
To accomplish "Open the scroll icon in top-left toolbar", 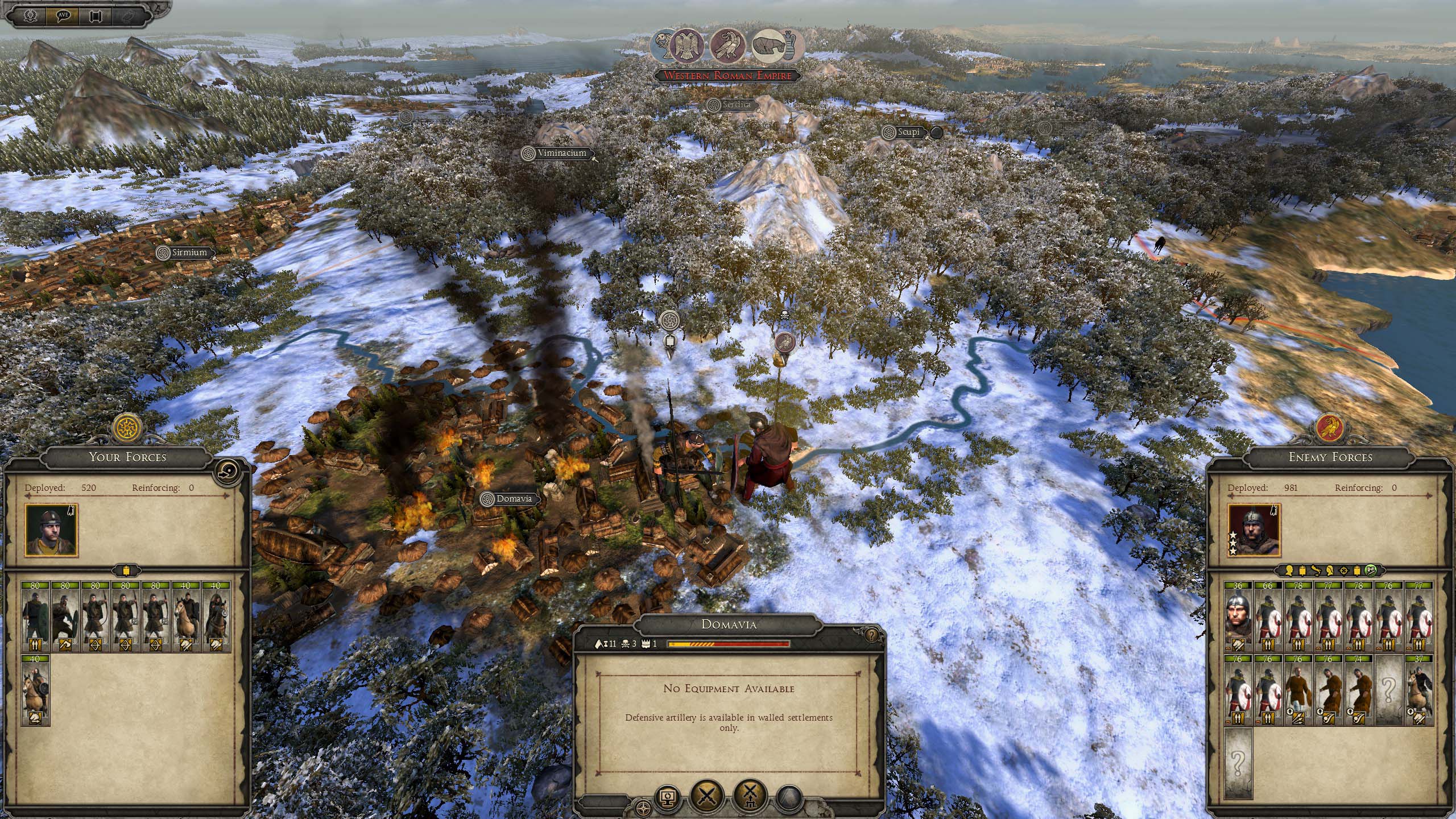I will point(96,14).
